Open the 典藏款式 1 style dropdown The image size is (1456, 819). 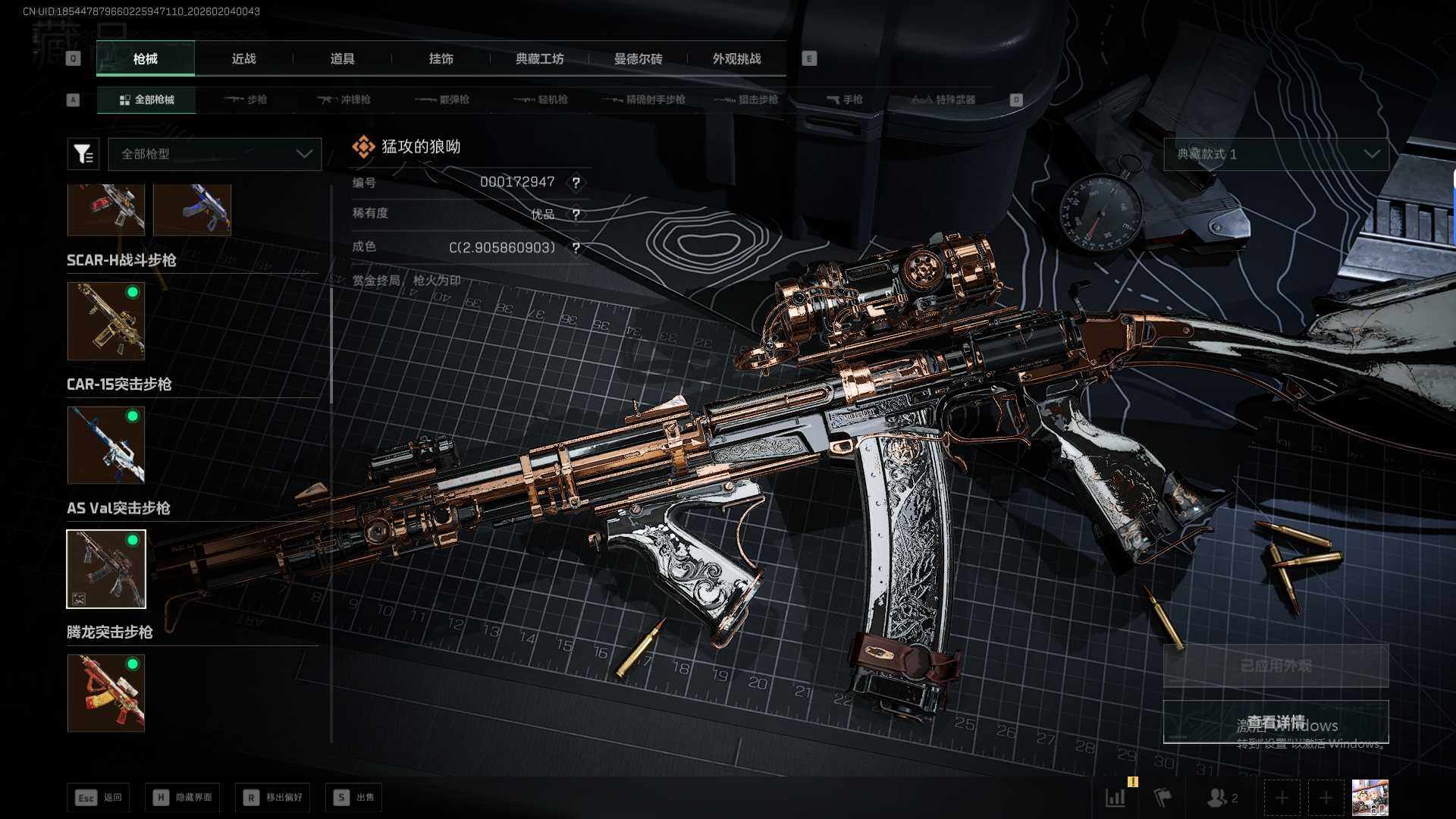pyautogui.click(x=1276, y=154)
